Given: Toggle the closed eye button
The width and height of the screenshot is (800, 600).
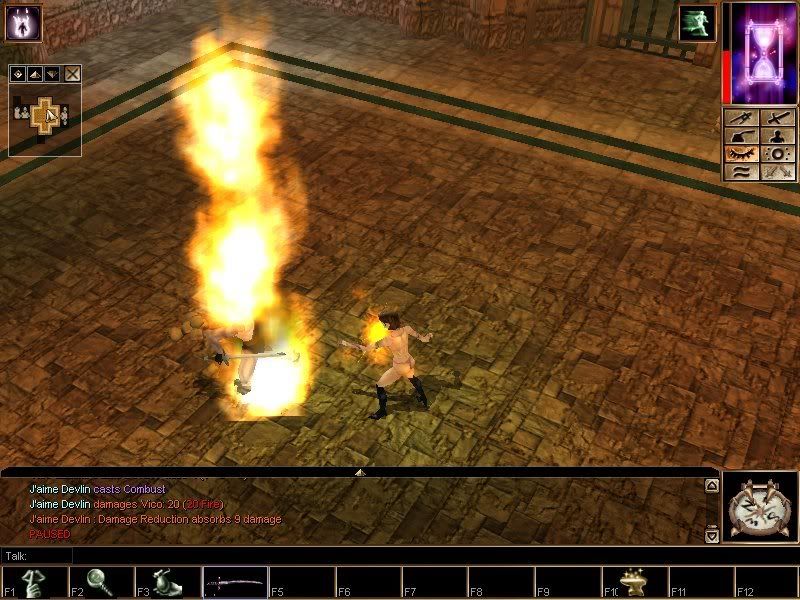Looking at the screenshot, I should coord(741,155).
